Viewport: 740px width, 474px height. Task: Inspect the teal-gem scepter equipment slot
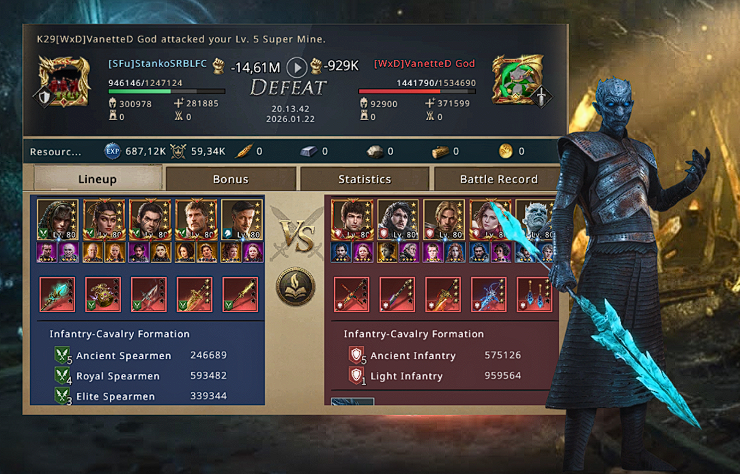point(57,296)
